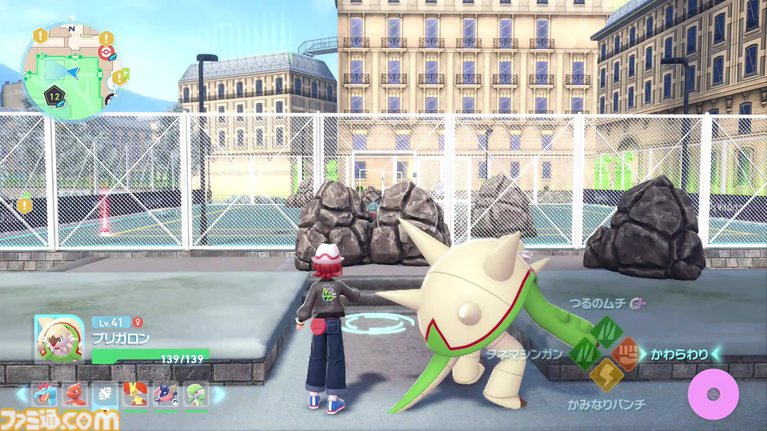Switch to Greninja in the party bar
The width and height of the screenshot is (767, 431).
click(x=166, y=394)
